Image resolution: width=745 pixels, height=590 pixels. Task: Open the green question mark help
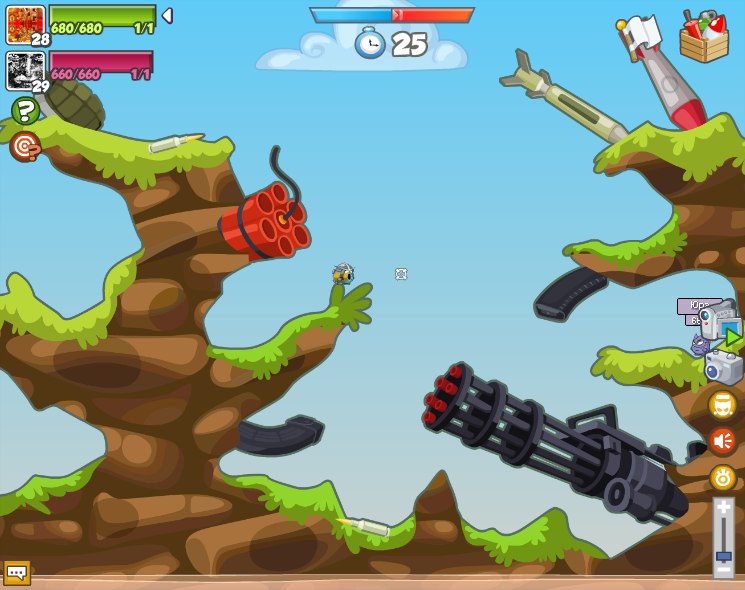[25, 110]
